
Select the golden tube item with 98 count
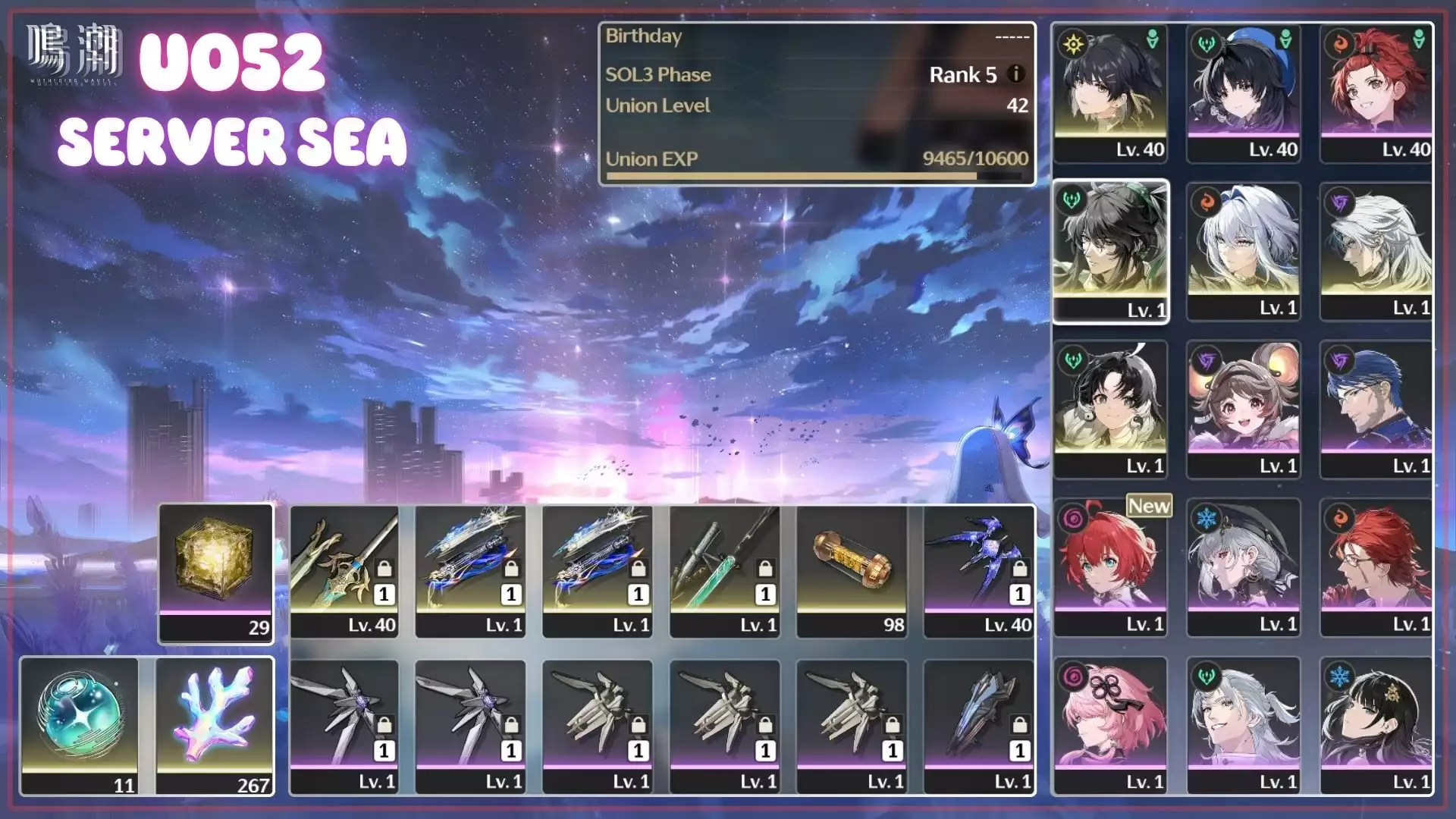pos(851,570)
